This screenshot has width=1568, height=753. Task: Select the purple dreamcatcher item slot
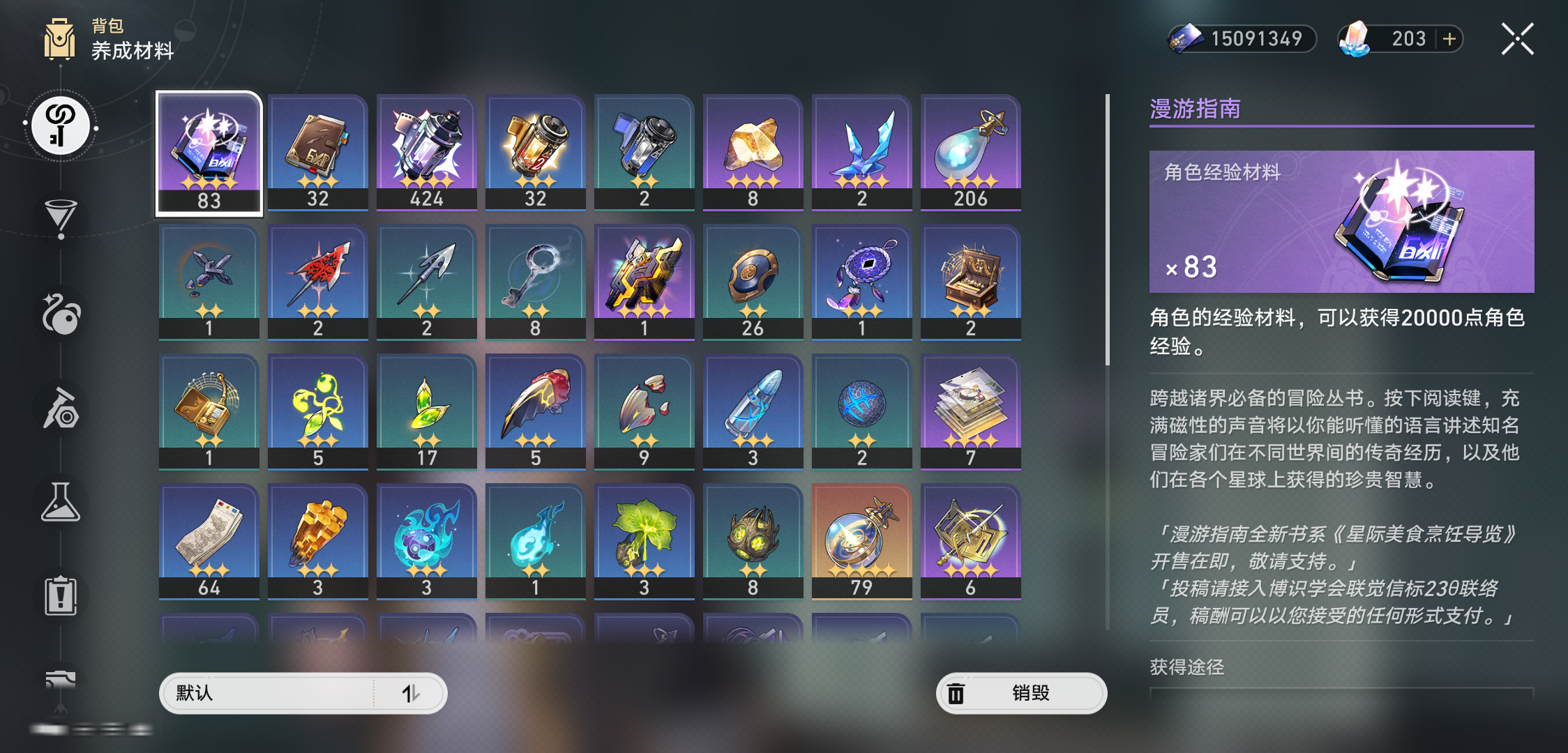tap(862, 282)
